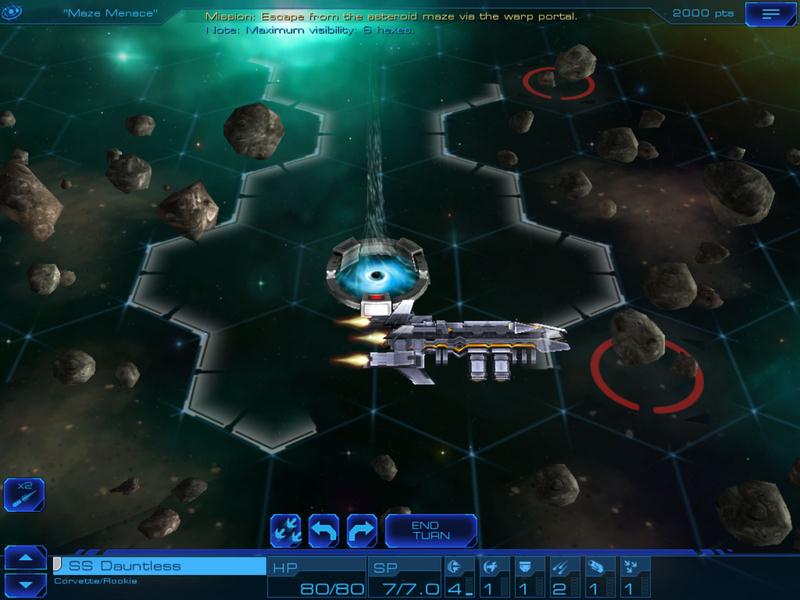Select previous ship with up arrow
The height and width of the screenshot is (600, 800).
click(x=26, y=557)
